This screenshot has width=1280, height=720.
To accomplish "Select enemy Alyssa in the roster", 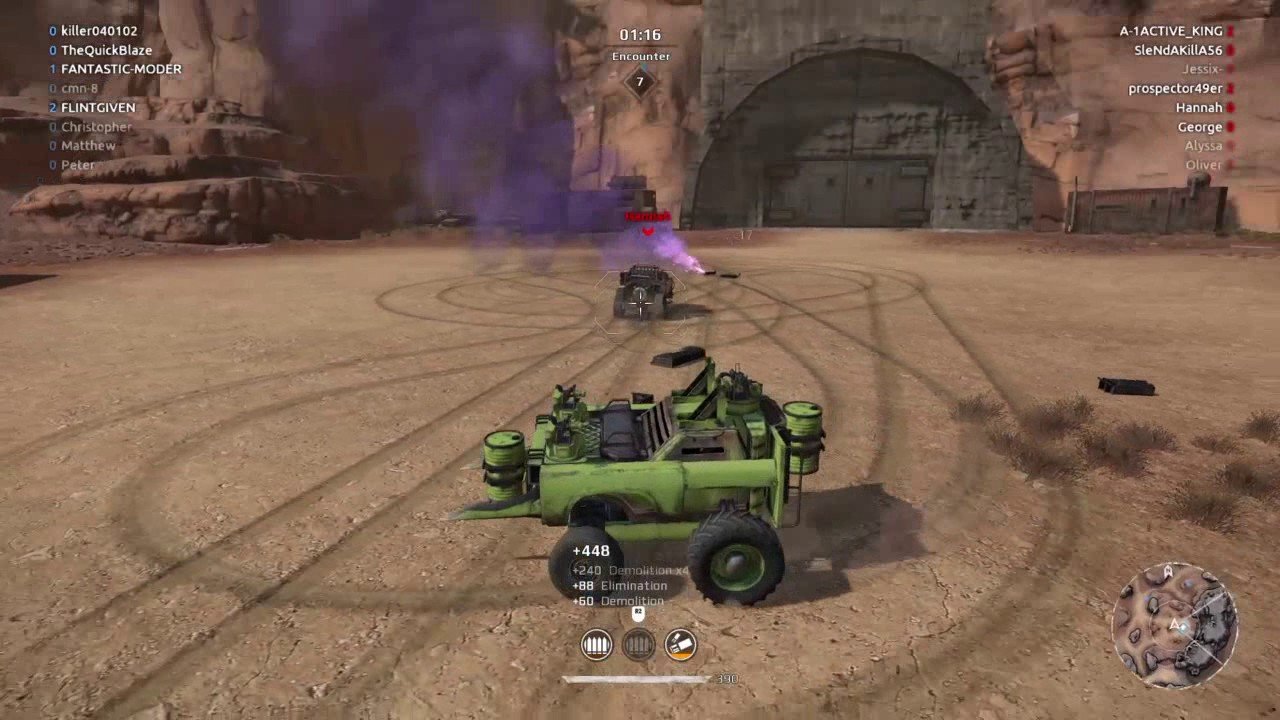I will tap(1203, 146).
